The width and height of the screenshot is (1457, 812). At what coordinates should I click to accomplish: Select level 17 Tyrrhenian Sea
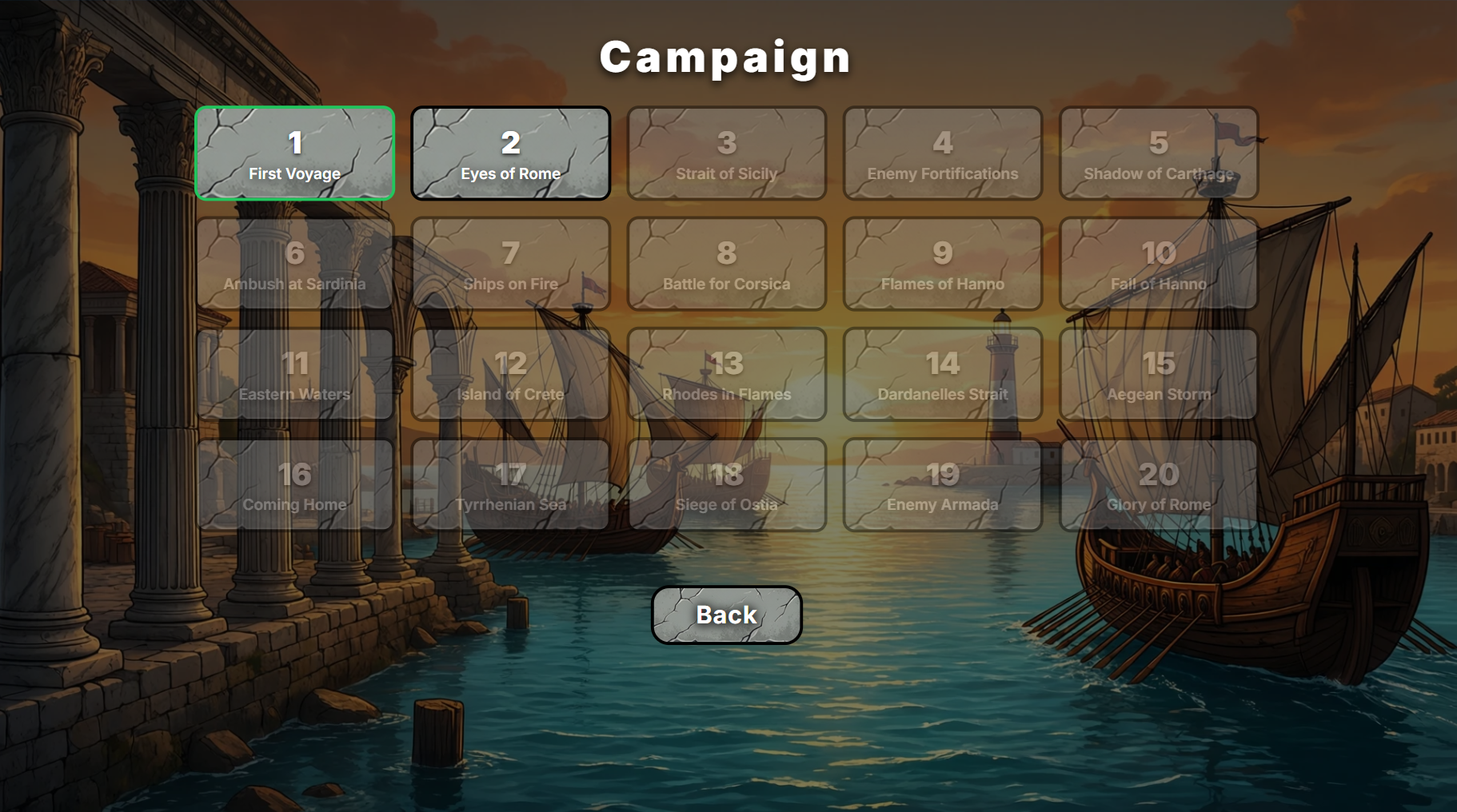click(511, 484)
